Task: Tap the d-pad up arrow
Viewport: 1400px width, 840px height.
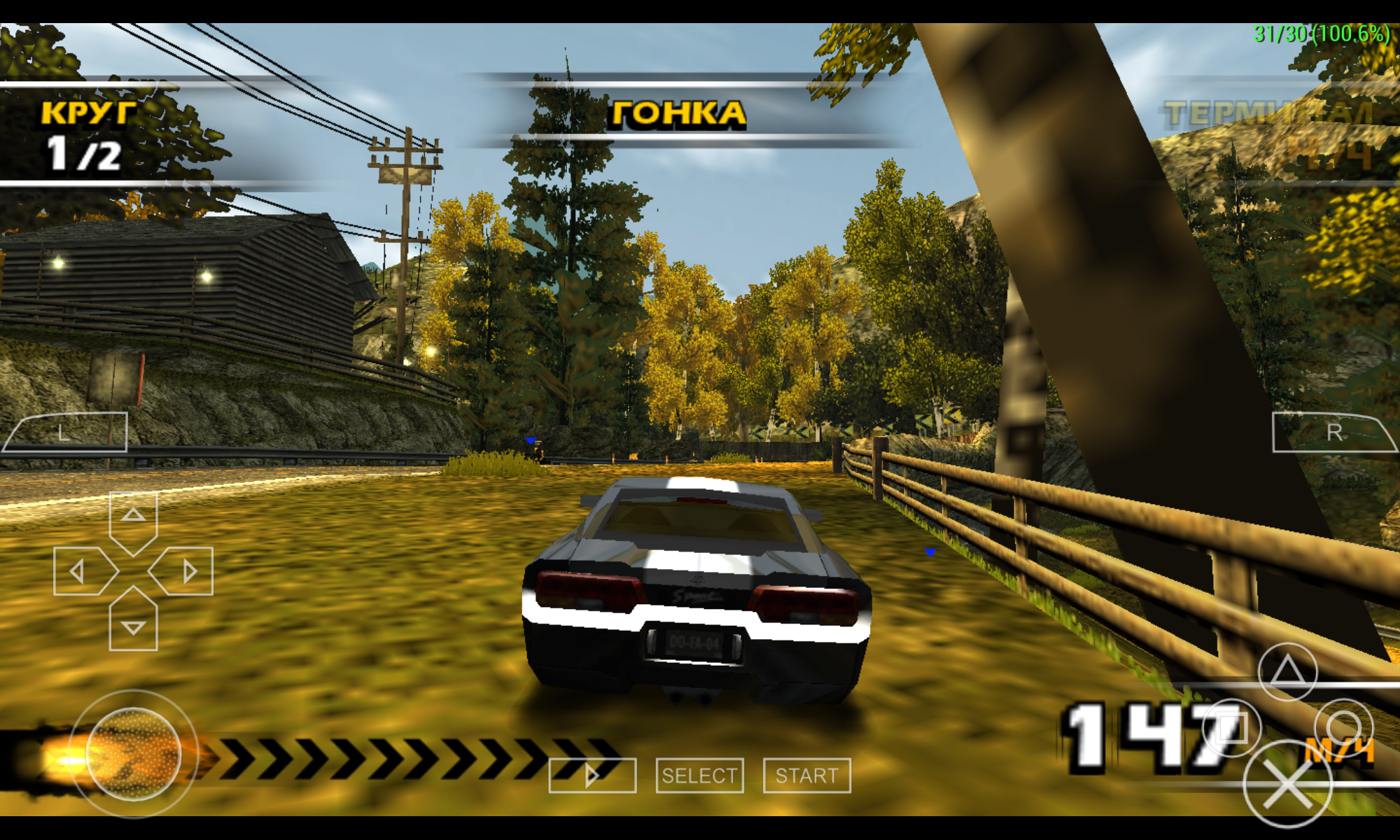Action: 133,519
